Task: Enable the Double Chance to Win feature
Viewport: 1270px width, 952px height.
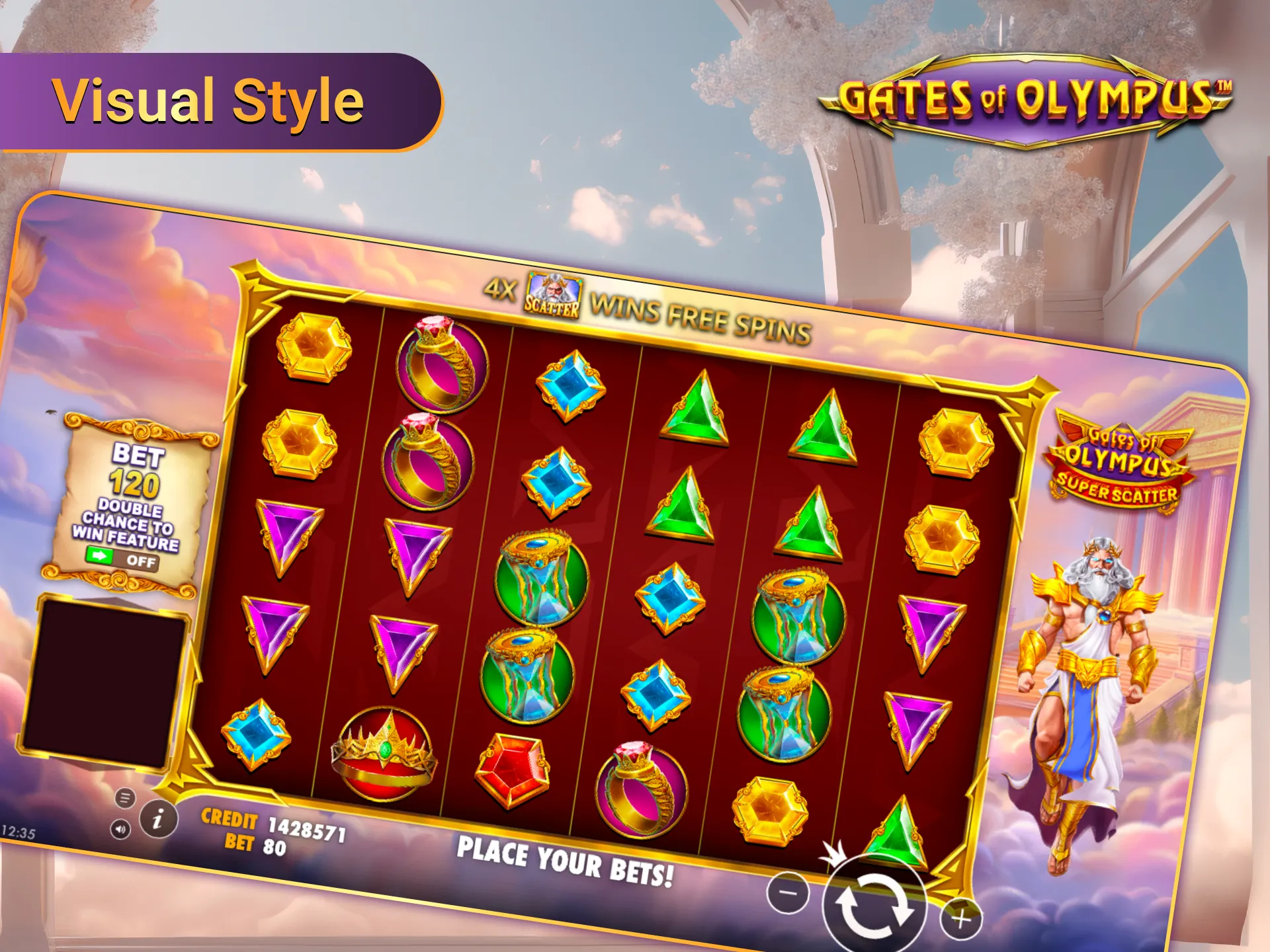Action: [121, 560]
